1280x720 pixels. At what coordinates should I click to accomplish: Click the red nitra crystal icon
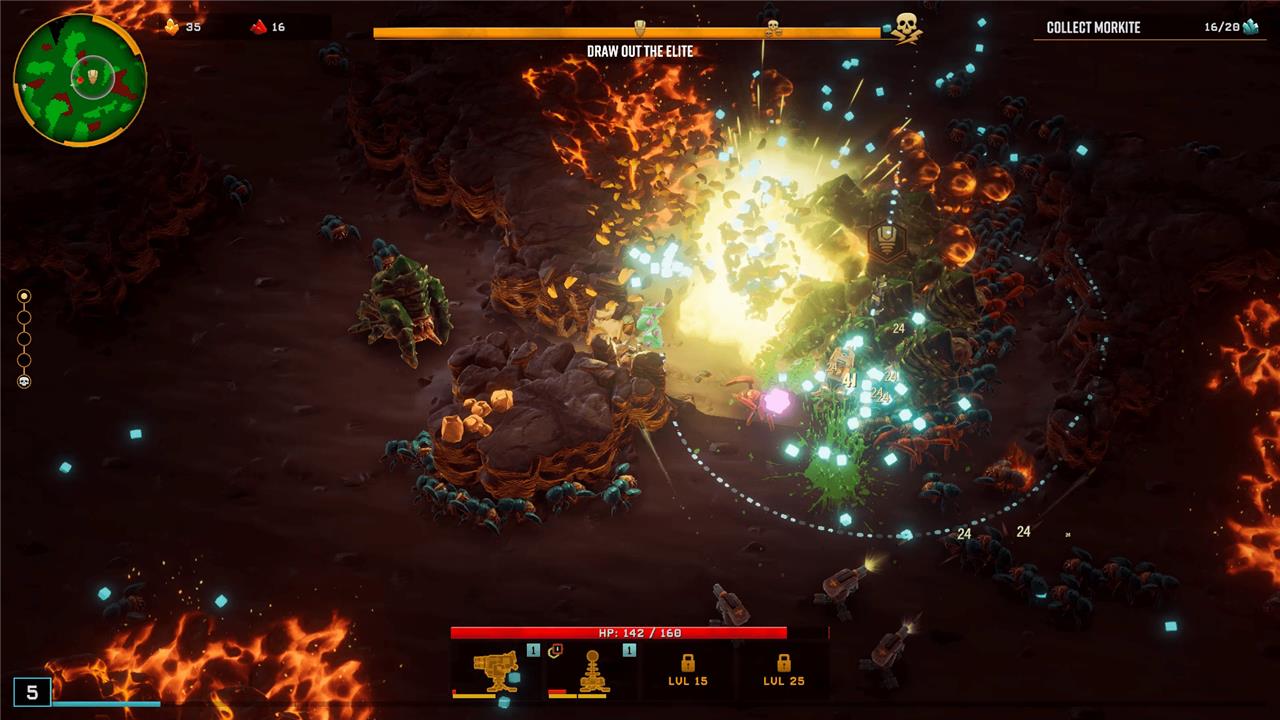pyautogui.click(x=259, y=27)
